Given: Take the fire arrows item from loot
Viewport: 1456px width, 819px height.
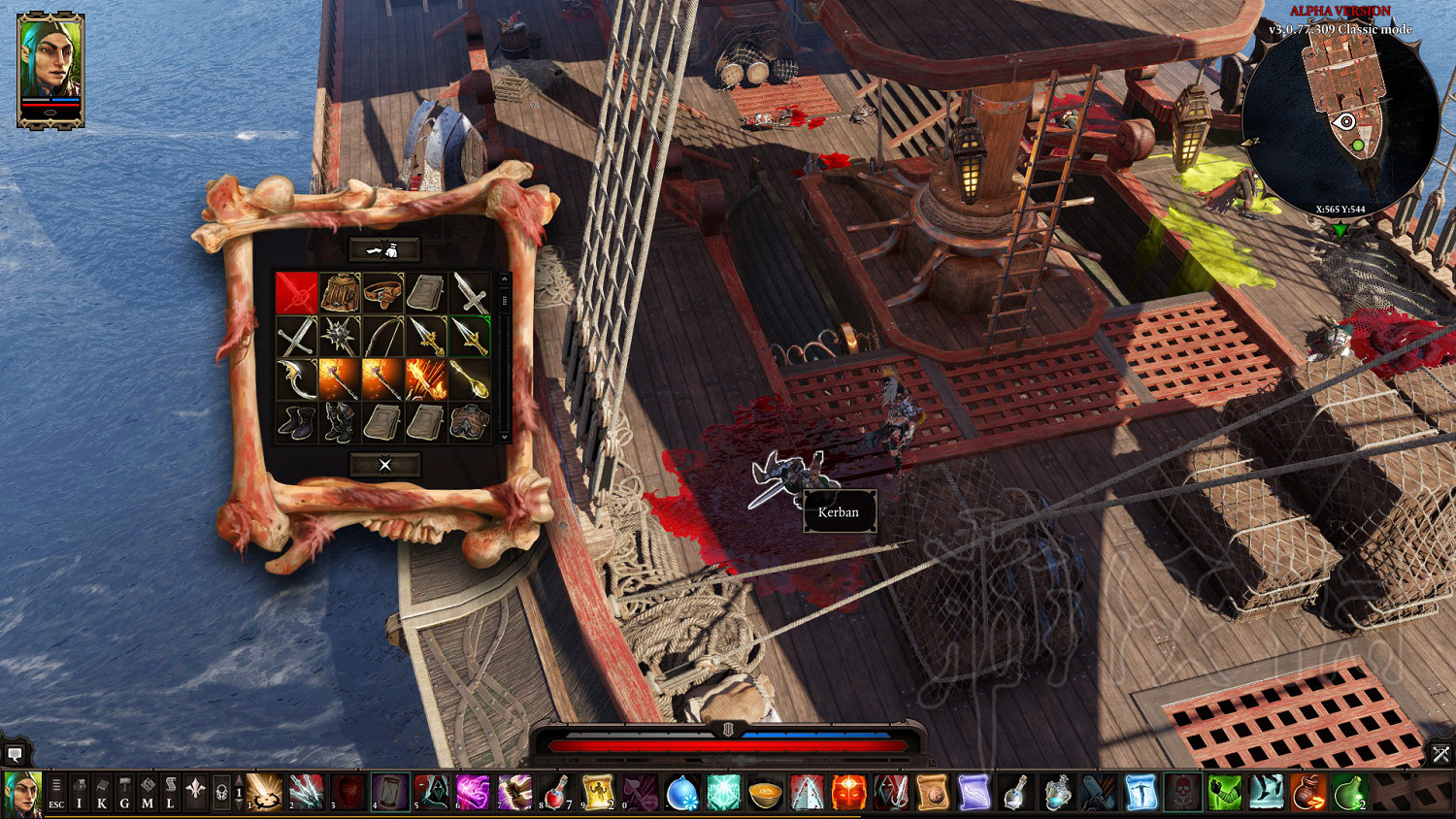Looking at the screenshot, I should pos(426,379).
